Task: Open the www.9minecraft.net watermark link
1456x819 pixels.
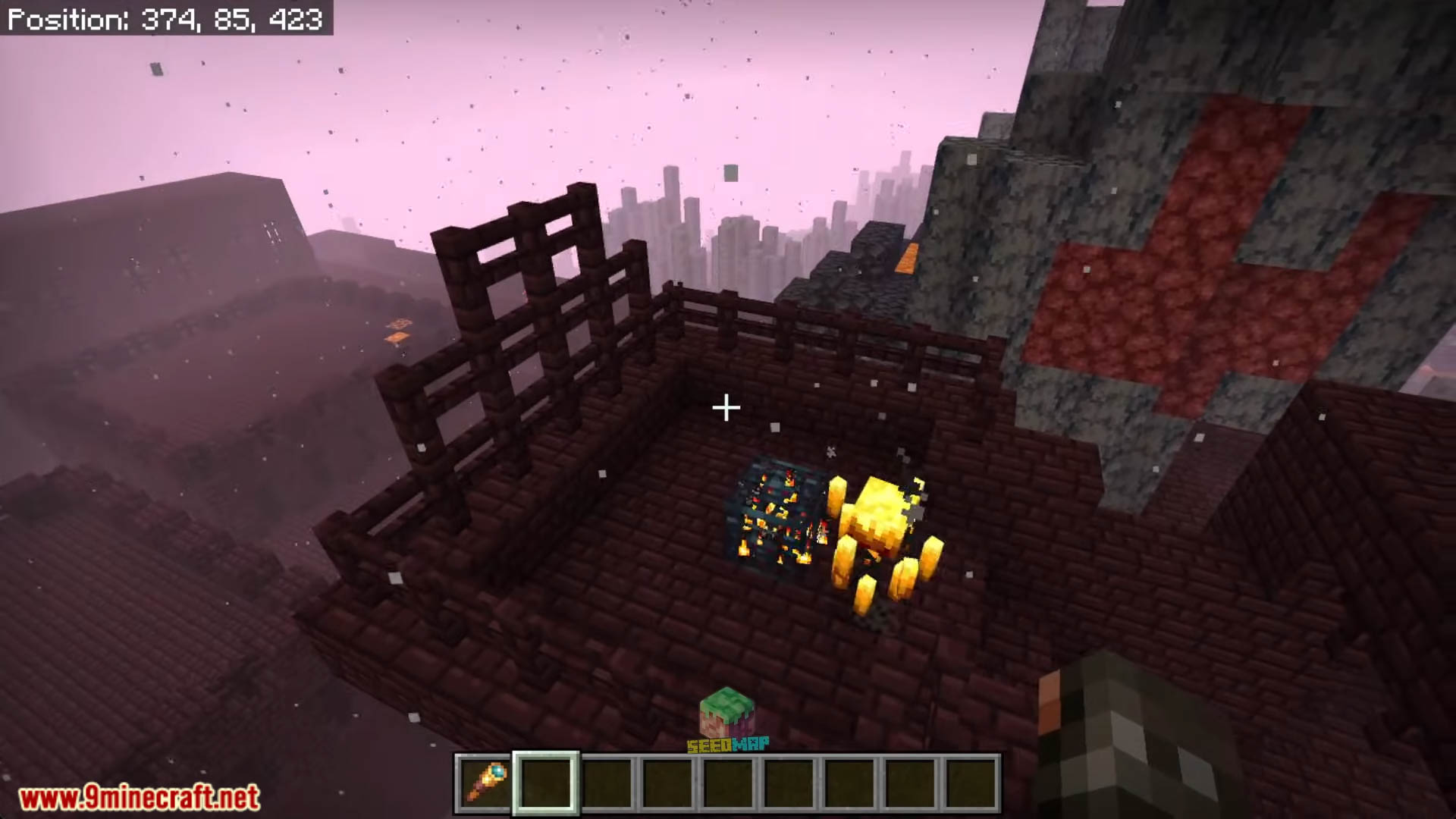Action: (x=140, y=797)
